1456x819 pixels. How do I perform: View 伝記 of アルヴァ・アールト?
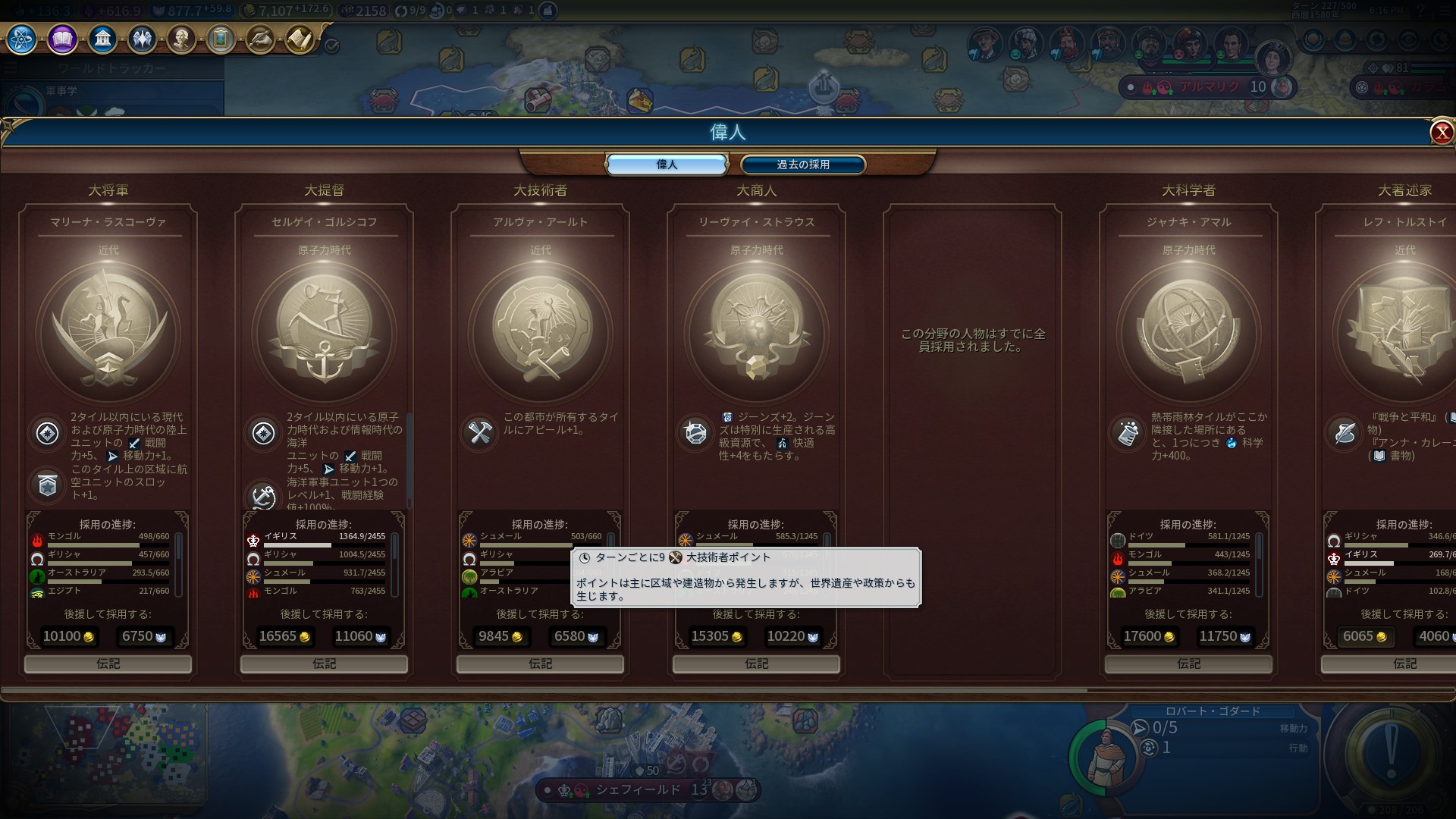coord(540,664)
